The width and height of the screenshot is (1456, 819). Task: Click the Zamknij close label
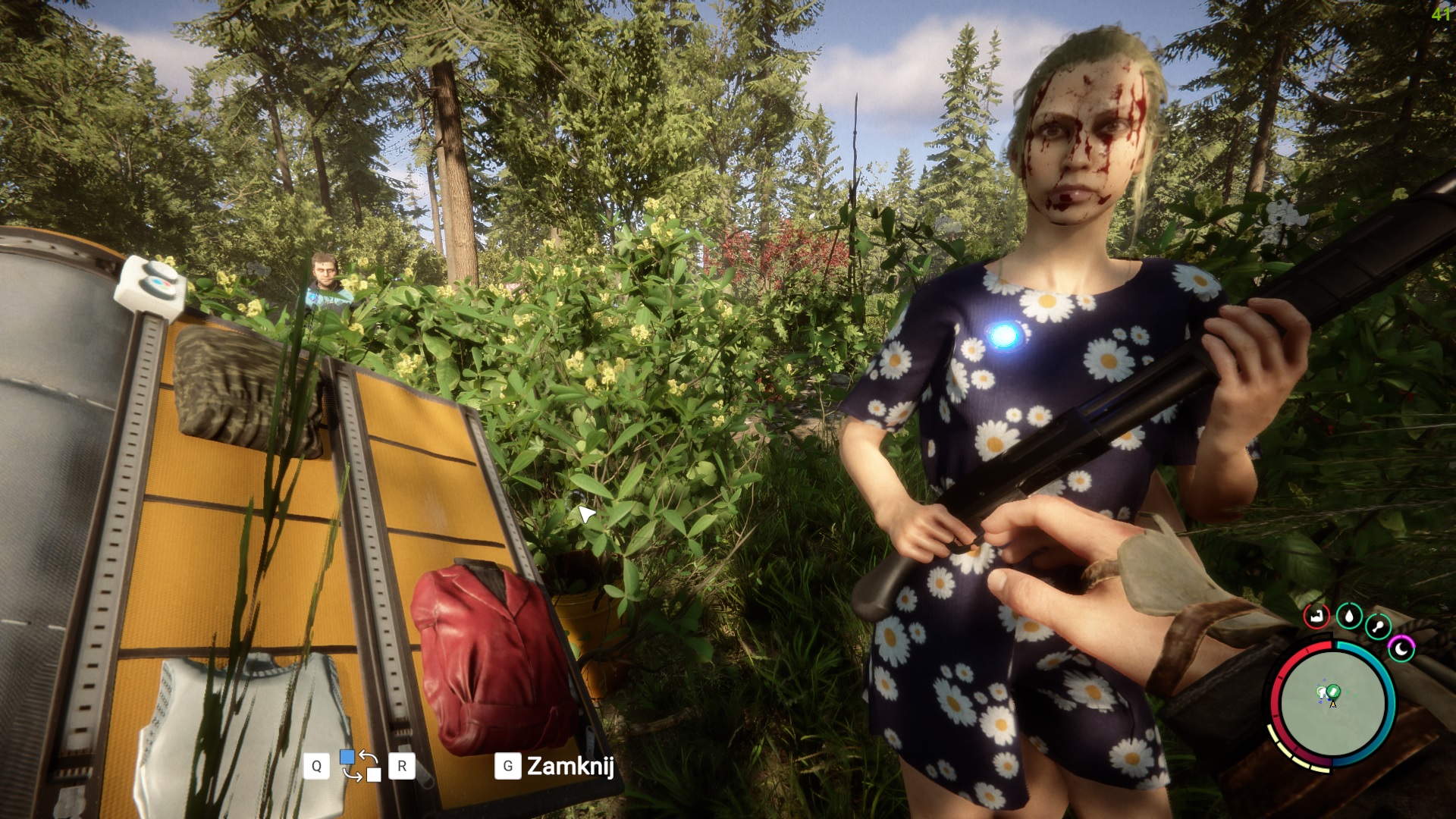[x=570, y=766]
